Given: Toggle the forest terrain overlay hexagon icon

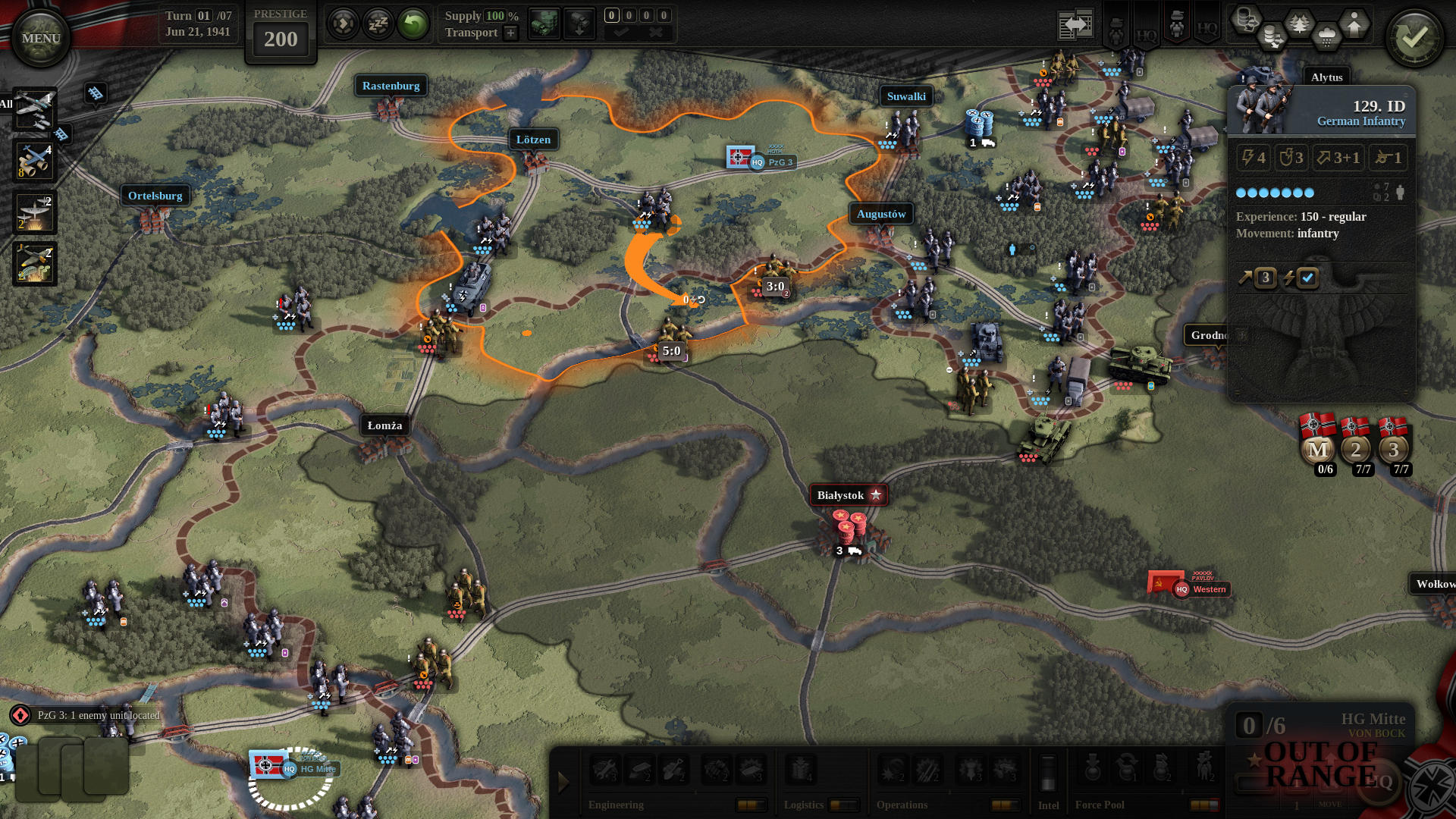Looking at the screenshot, I should (1299, 23).
